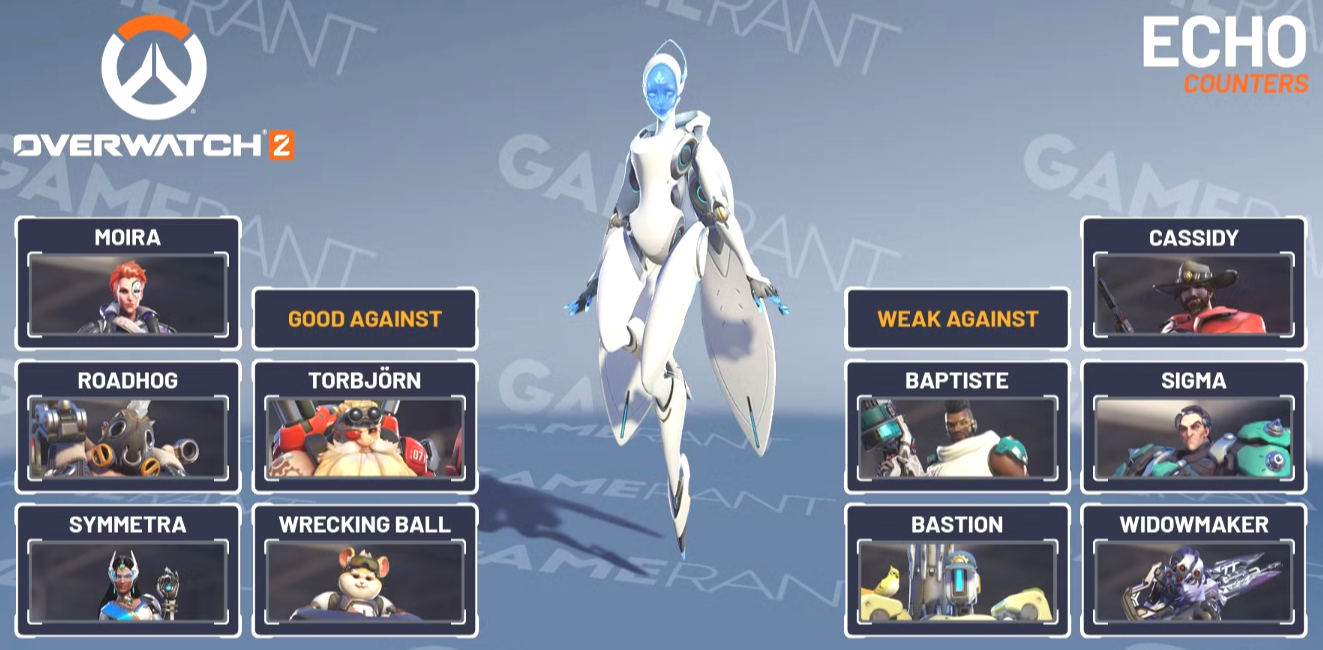Choose the Baptiste hero card
1323x650 pixels.
pyautogui.click(x=957, y=427)
